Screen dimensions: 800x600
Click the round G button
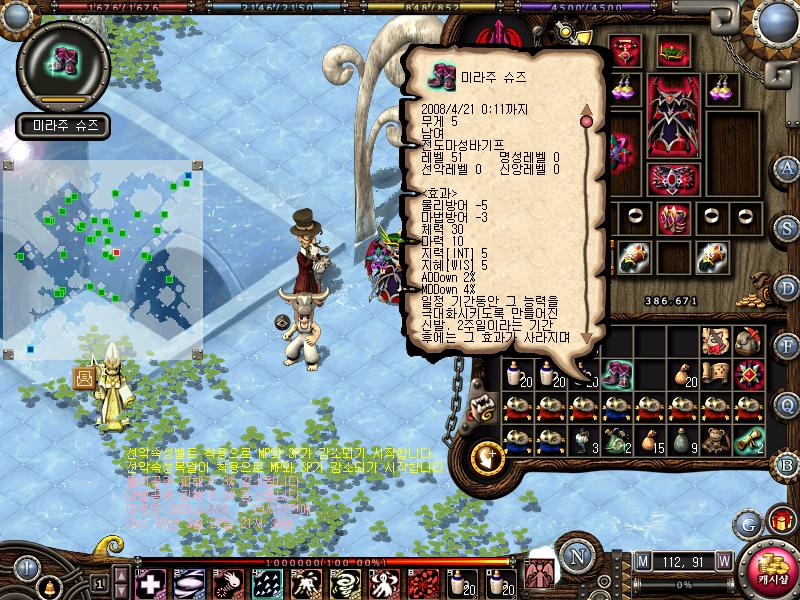point(748,522)
